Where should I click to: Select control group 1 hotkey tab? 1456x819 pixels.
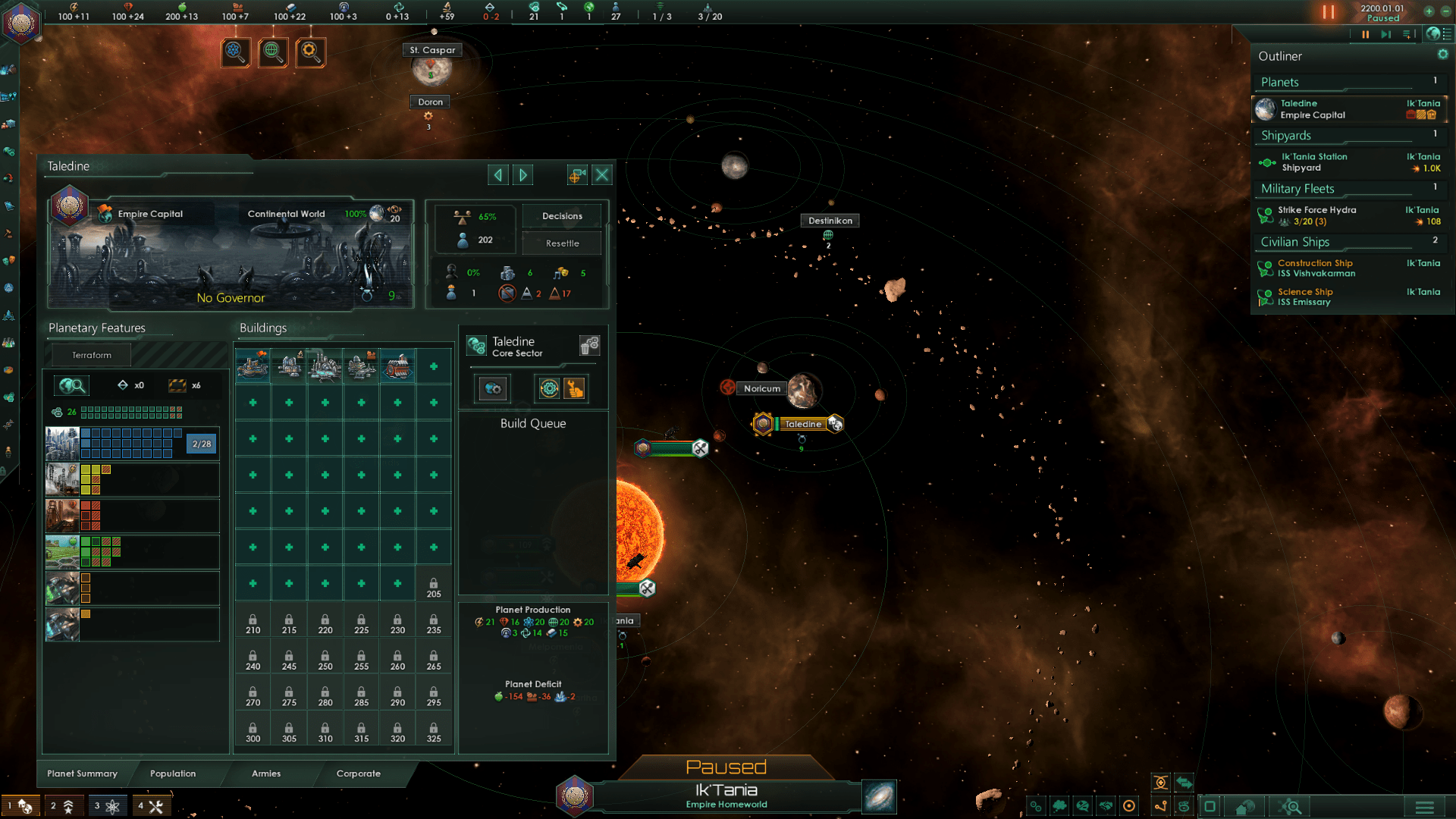coord(20,806)
